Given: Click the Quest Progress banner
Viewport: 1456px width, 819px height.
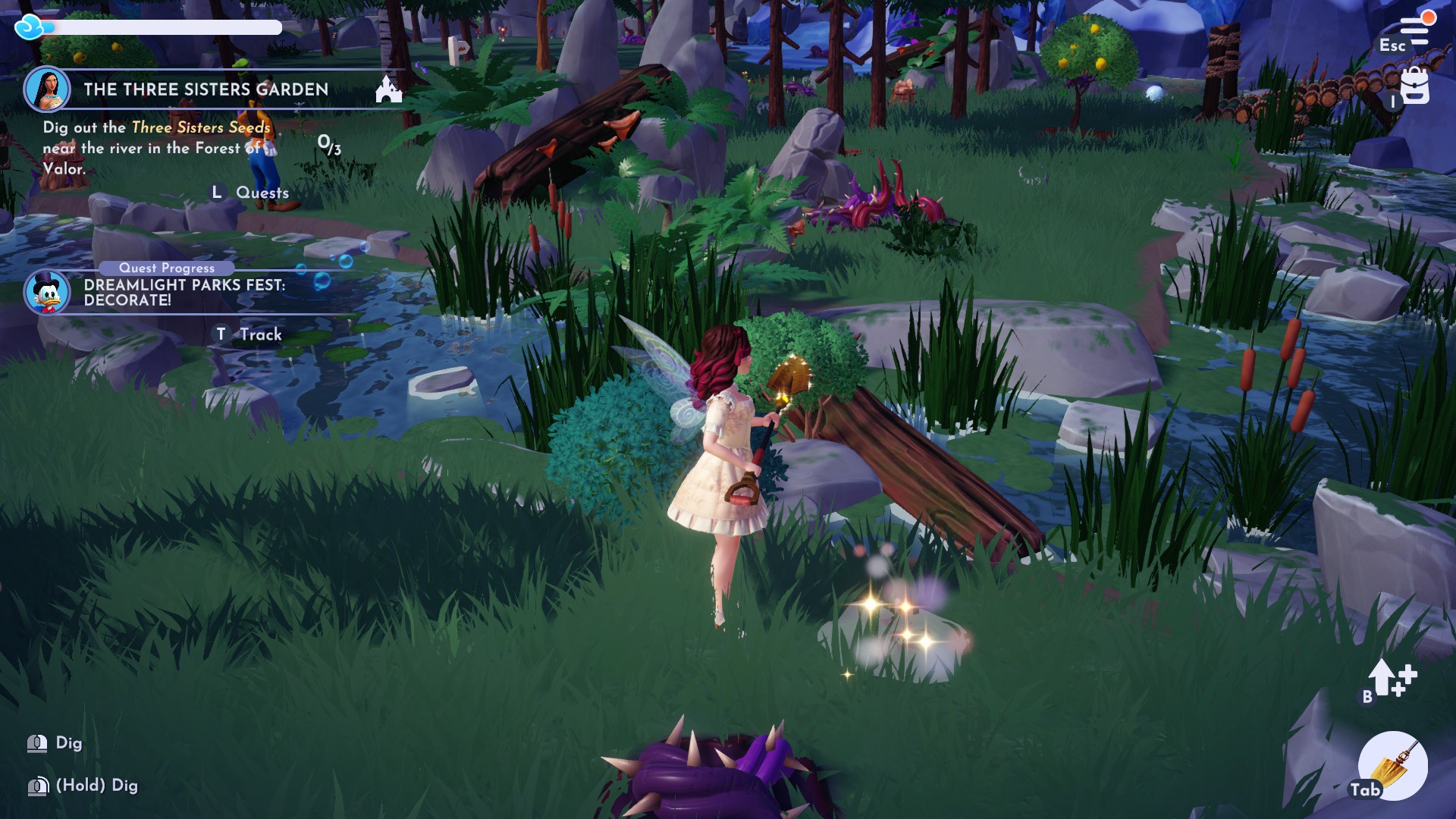Looking at the screenshot, I should click(167, 268).
